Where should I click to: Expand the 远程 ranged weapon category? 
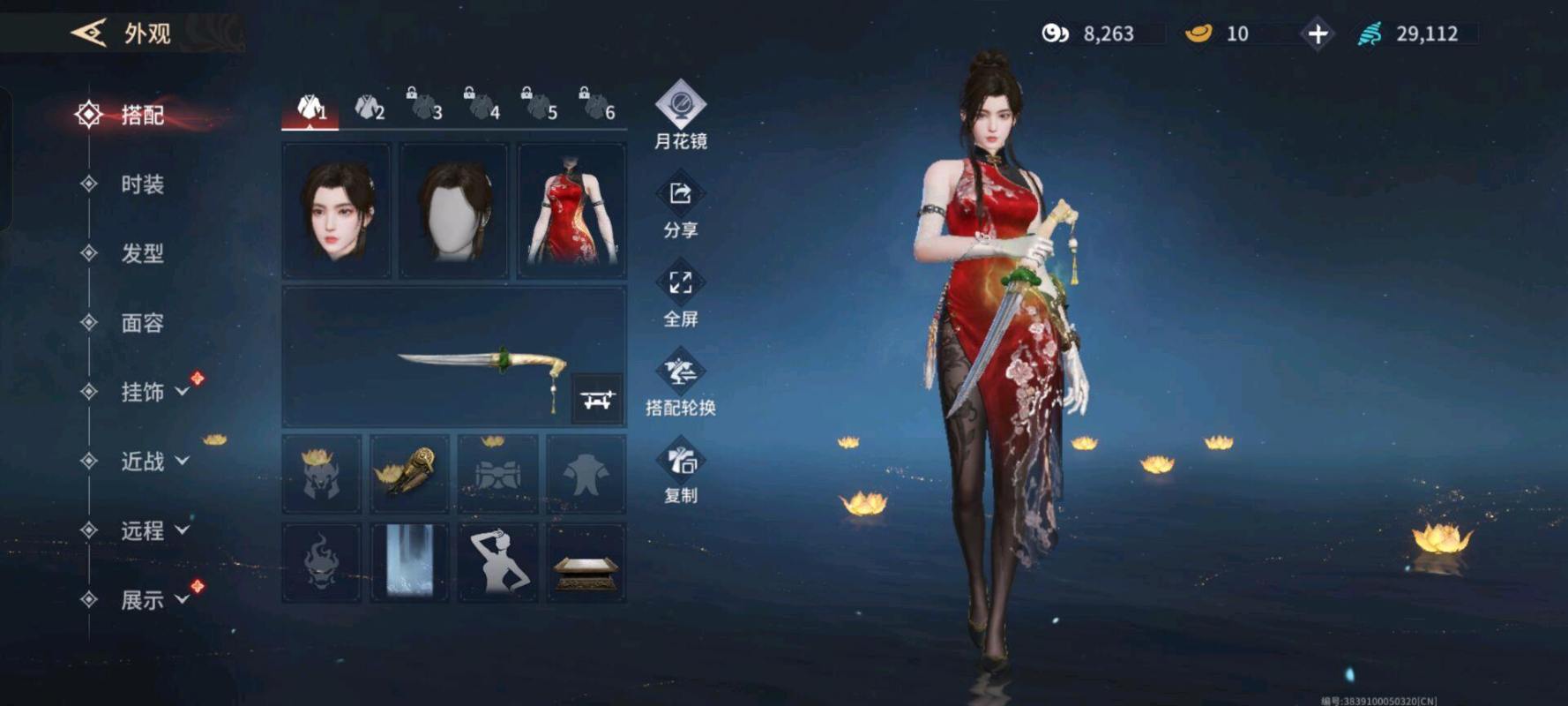tap(153, 530)
